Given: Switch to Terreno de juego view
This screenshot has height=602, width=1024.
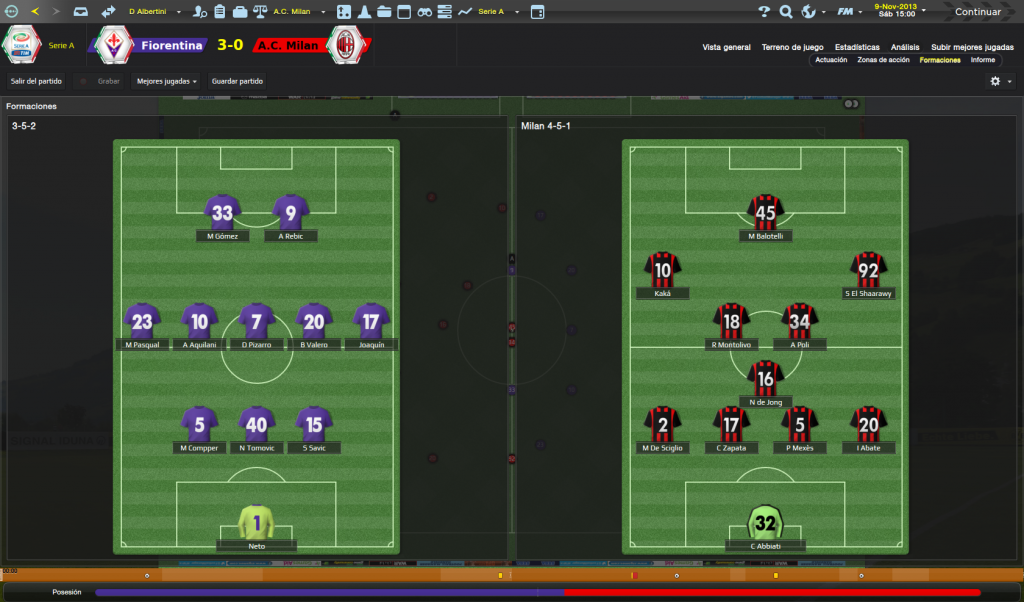Looking at the screenshot, I should tap(792, 47).
